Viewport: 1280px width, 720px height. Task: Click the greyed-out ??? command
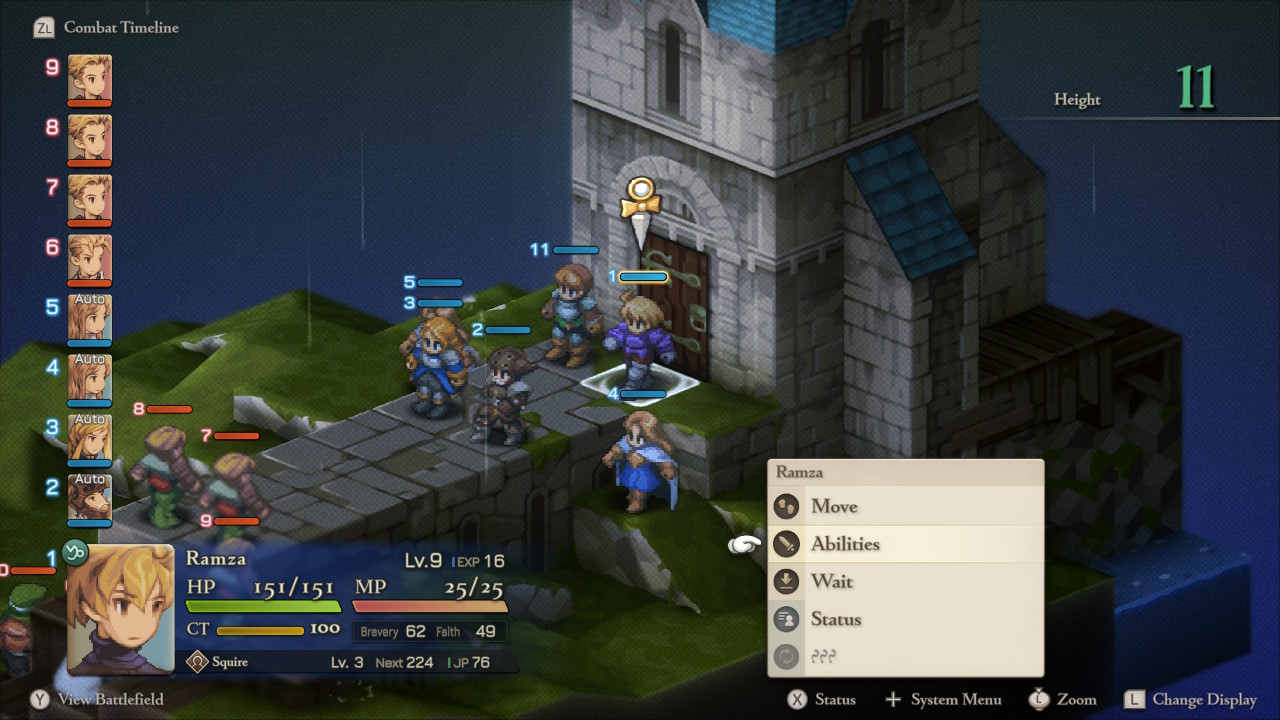[823, 657]
